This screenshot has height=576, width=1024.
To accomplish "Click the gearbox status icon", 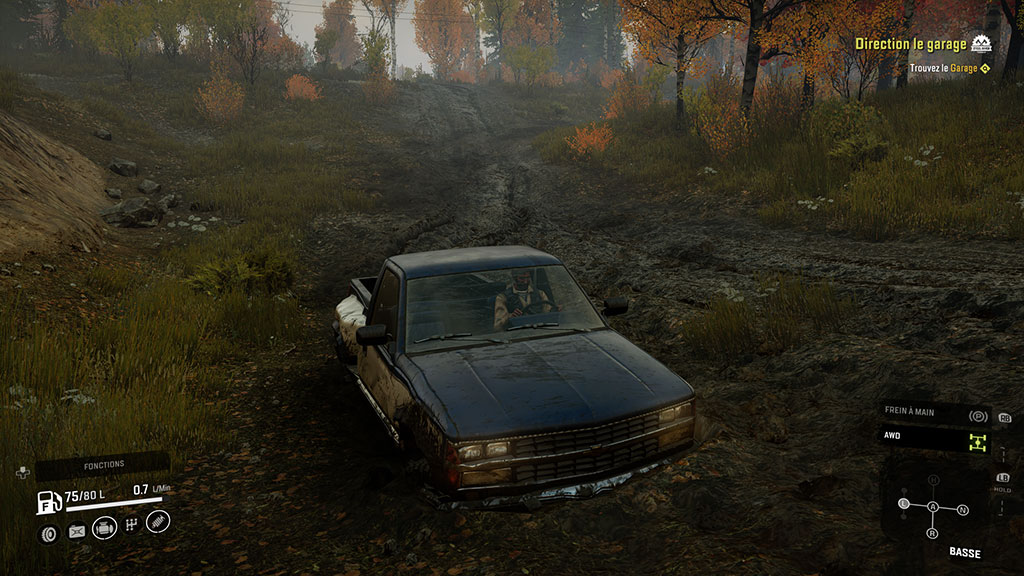I will point(131,527).
